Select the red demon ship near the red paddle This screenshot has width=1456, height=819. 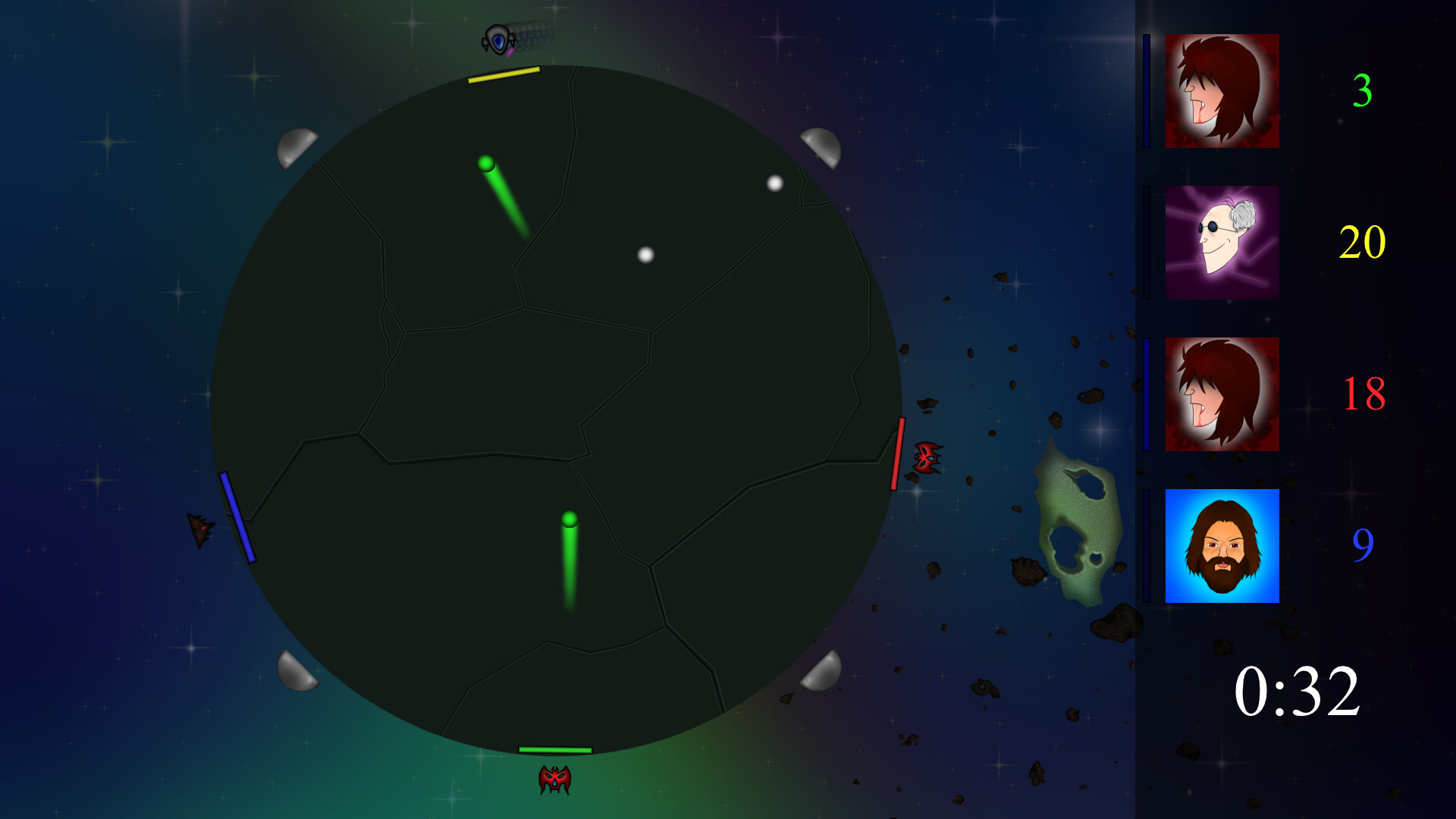click(x=927, y=459)
